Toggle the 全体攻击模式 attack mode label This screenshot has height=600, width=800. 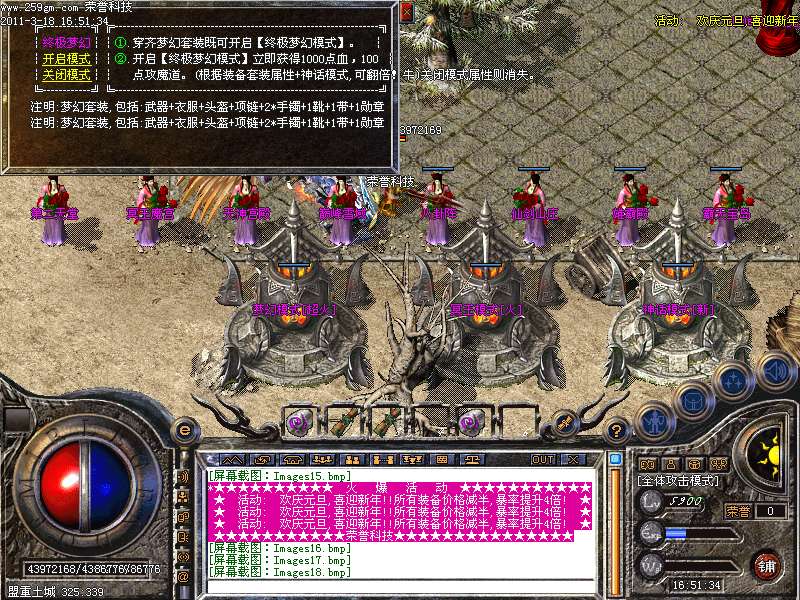680,481
